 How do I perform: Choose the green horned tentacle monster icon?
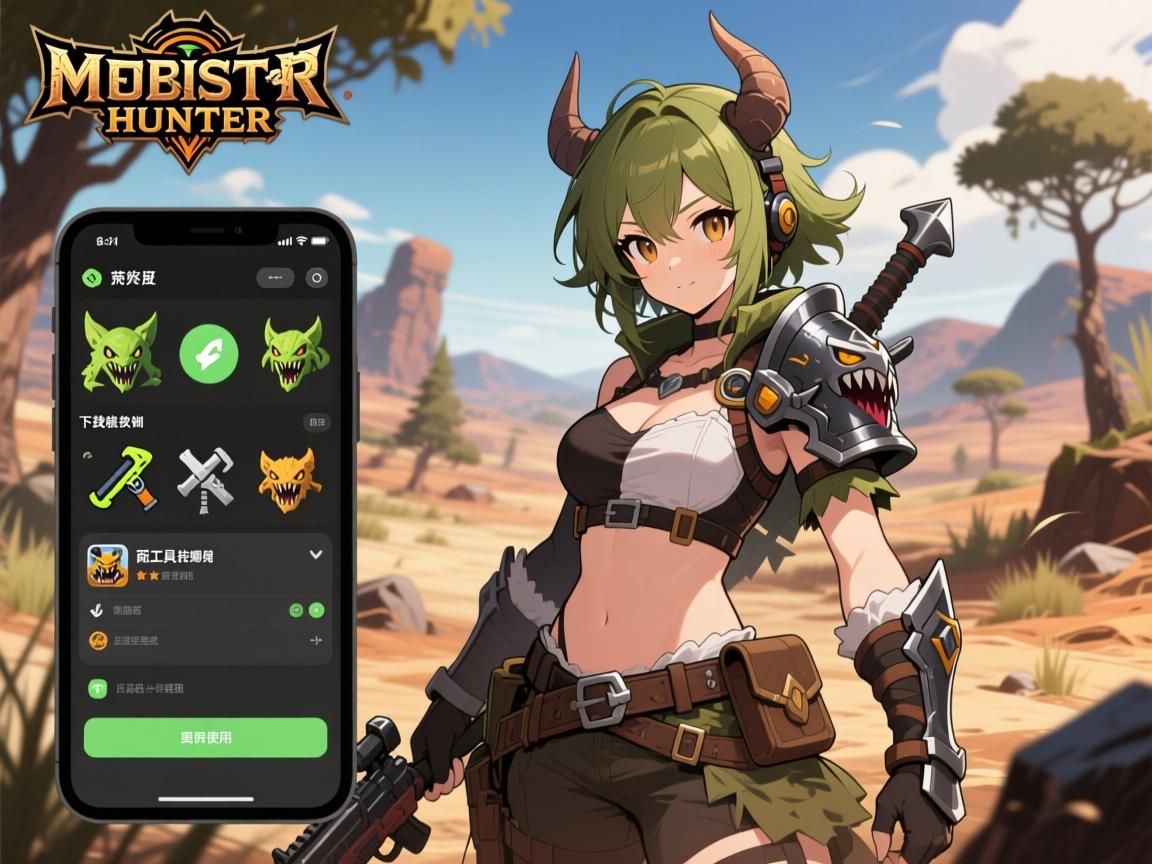(x=294, y=350)
